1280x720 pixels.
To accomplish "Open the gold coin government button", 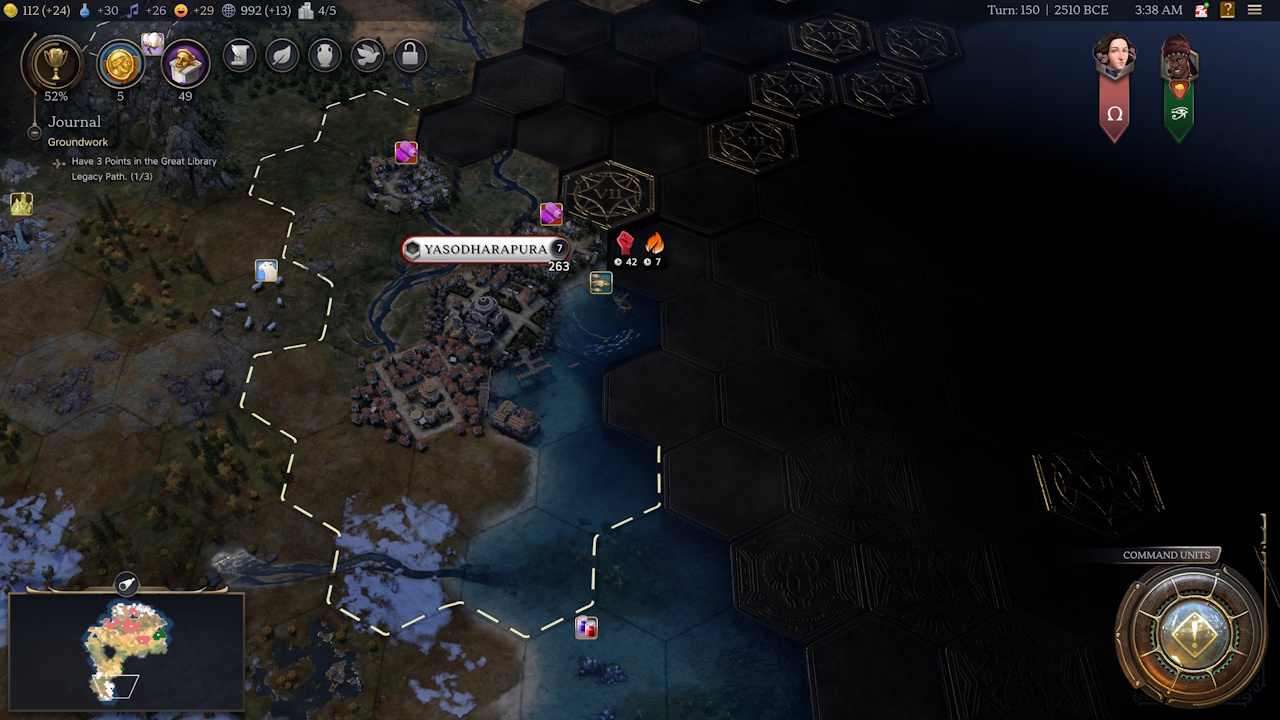I will (x=120, y=65).
